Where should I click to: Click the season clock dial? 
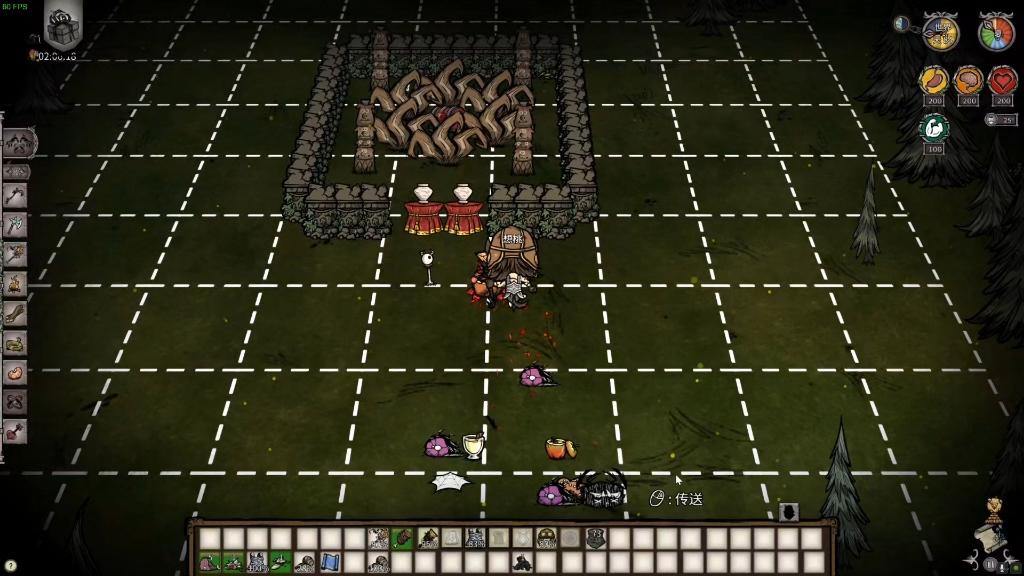pyautogui.click(x=996, y=32)
